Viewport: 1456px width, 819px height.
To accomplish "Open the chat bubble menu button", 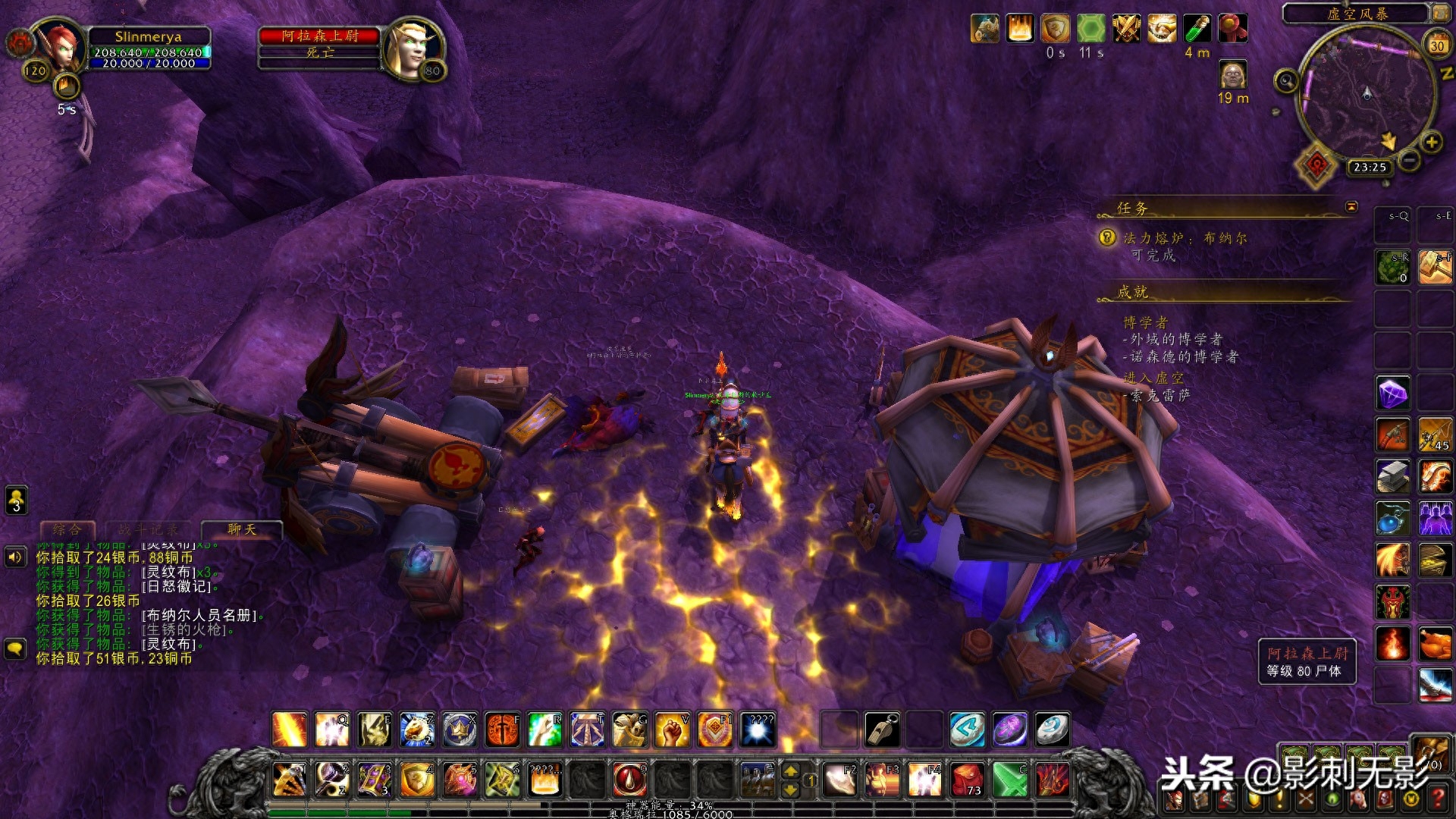I will [16, 648].
